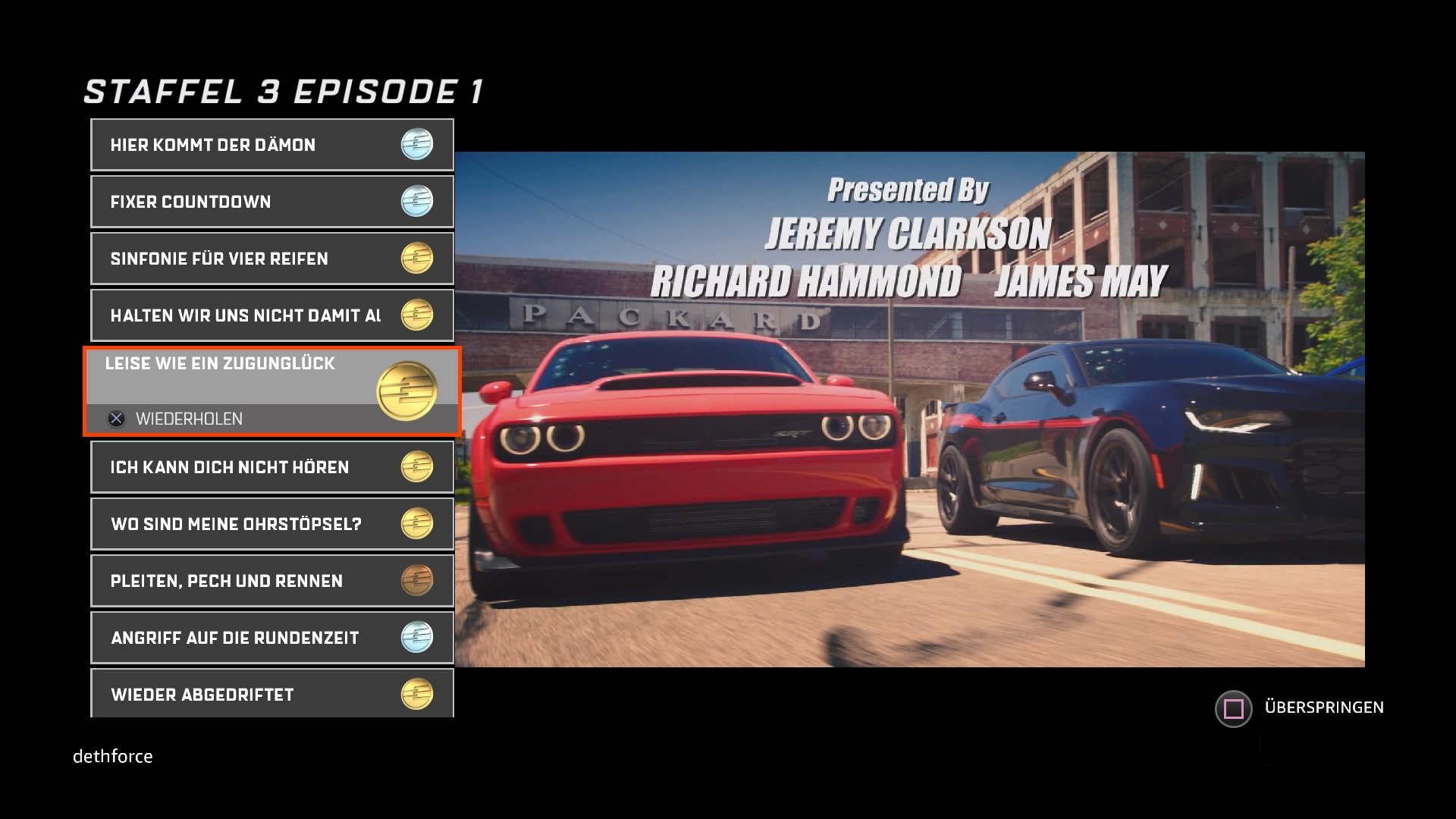Select the bronze medal beside PLEITEN, PECH UND RENNEN

[416, 580]
